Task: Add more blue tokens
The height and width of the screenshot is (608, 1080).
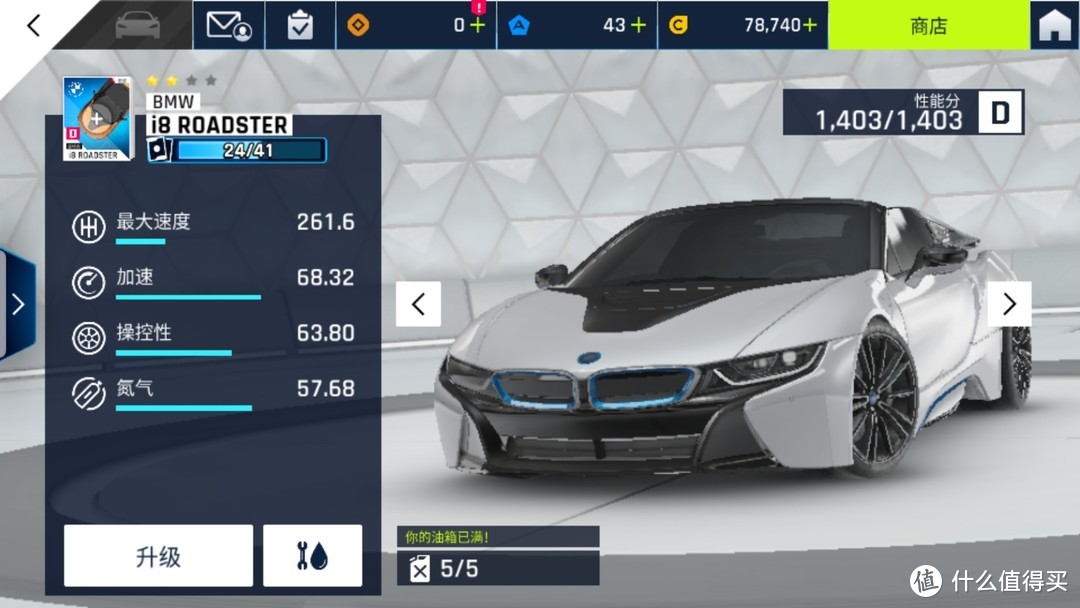Action: pyautogui.click(x=637, y=26)
